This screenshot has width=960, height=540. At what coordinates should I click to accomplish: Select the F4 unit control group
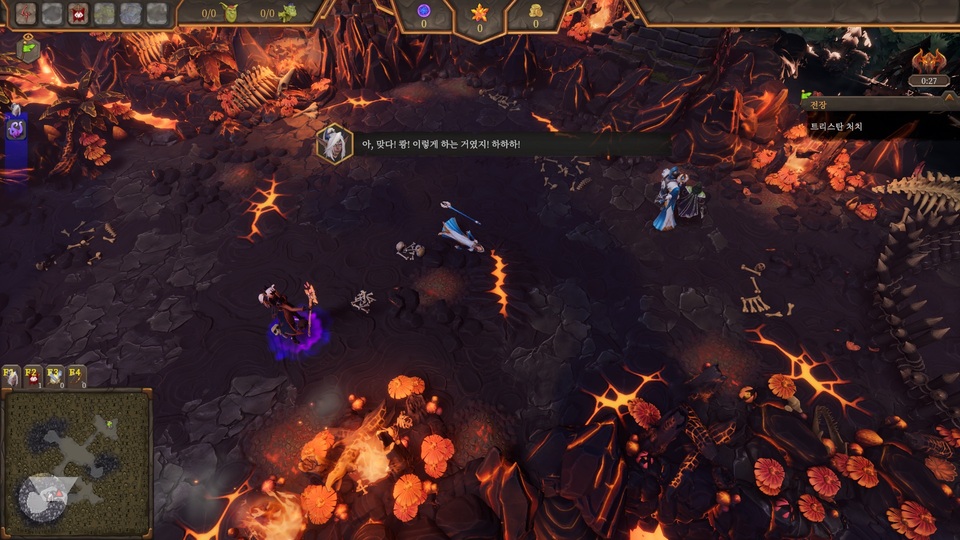(x=75, y=376)
